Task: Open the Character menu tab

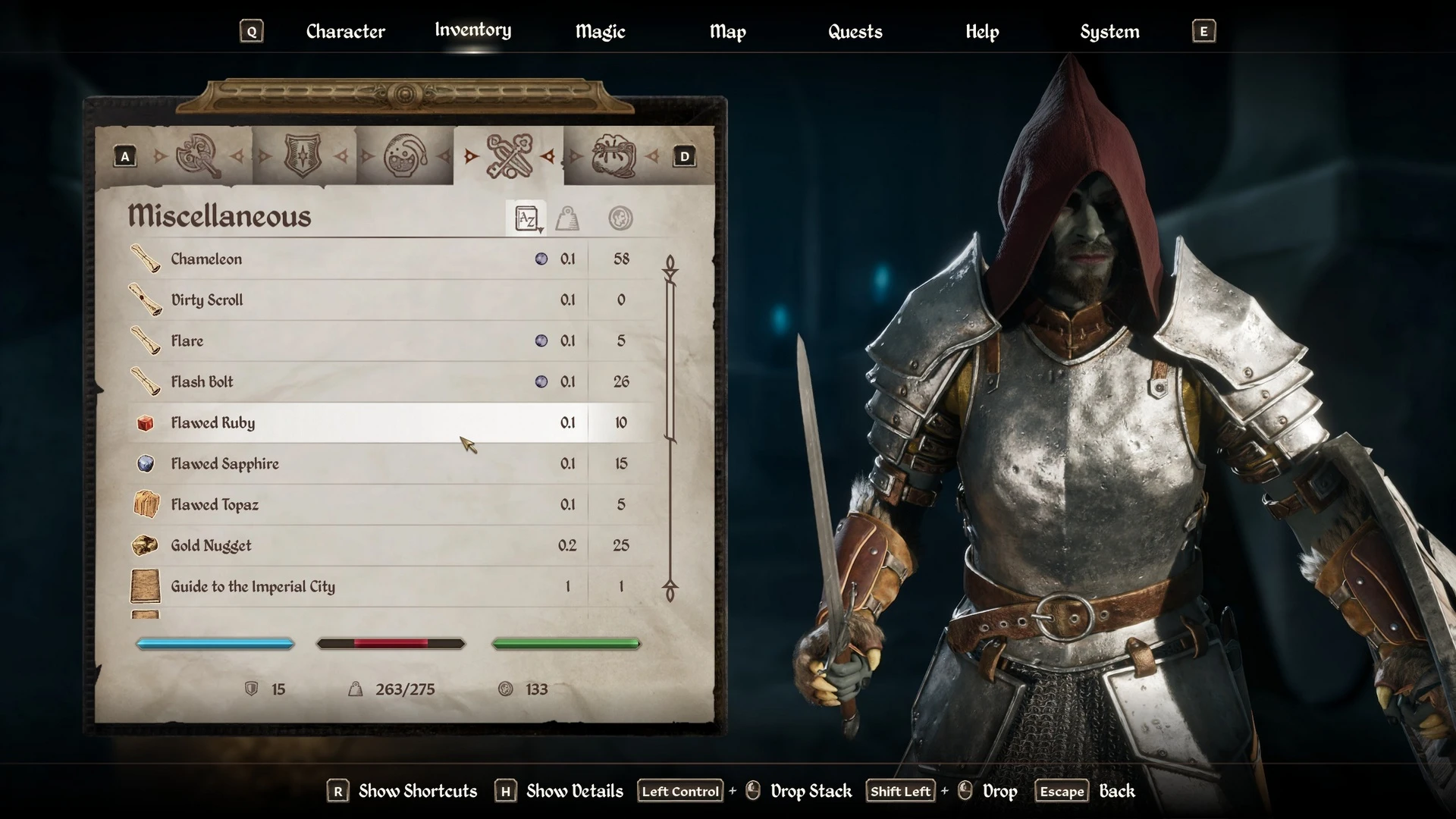Action: [x=345, y=32]
